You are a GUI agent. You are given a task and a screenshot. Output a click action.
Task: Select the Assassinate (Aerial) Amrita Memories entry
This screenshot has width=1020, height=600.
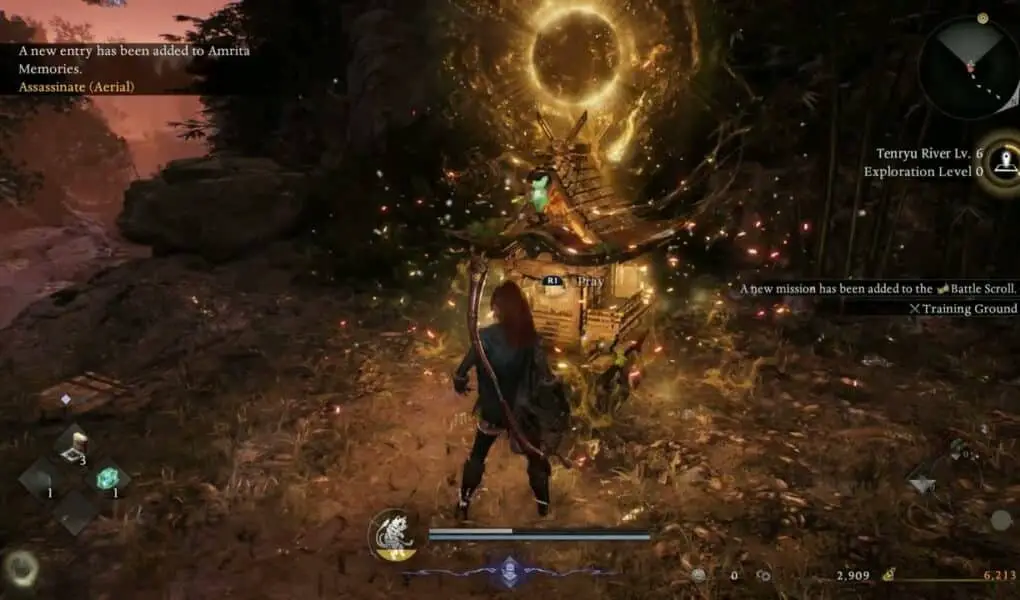(76, 87)
